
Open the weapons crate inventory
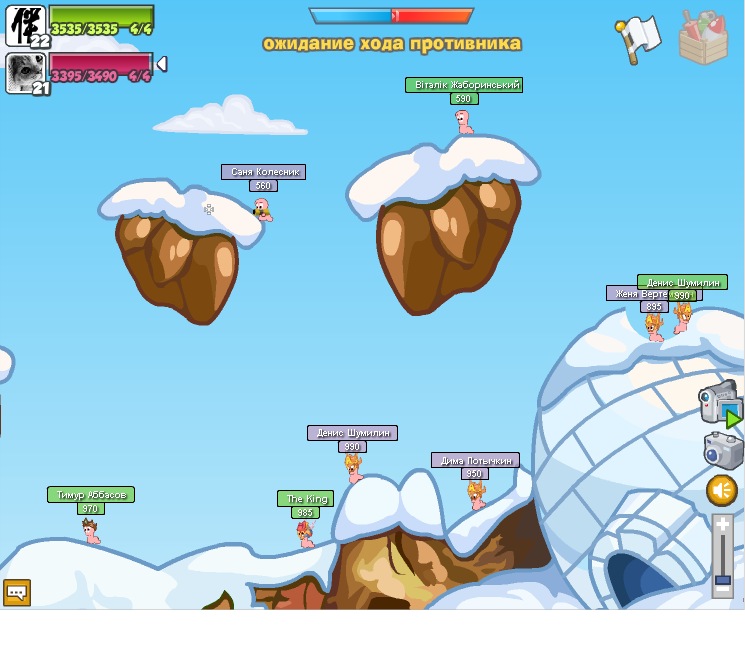tap(703, 38)
